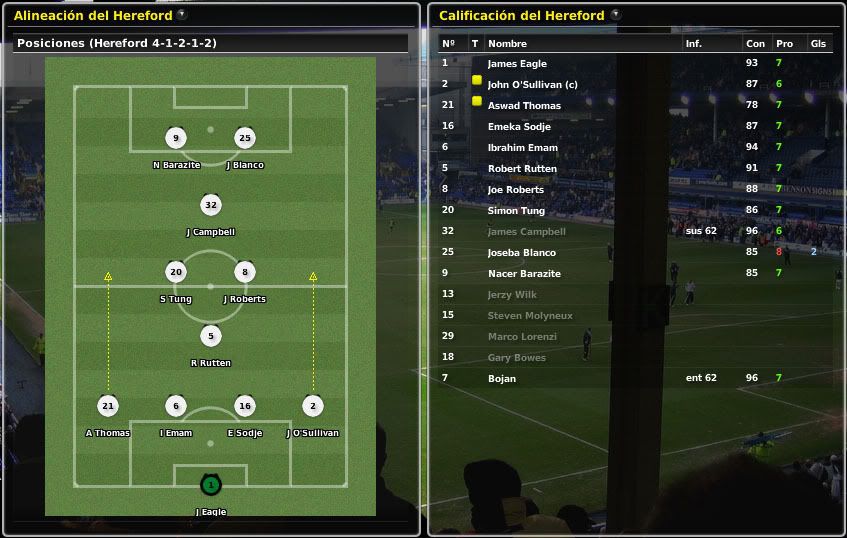Sort ratings by the Nombre column header
This screenshot has height=538, width=847.
tap(507, 44)
